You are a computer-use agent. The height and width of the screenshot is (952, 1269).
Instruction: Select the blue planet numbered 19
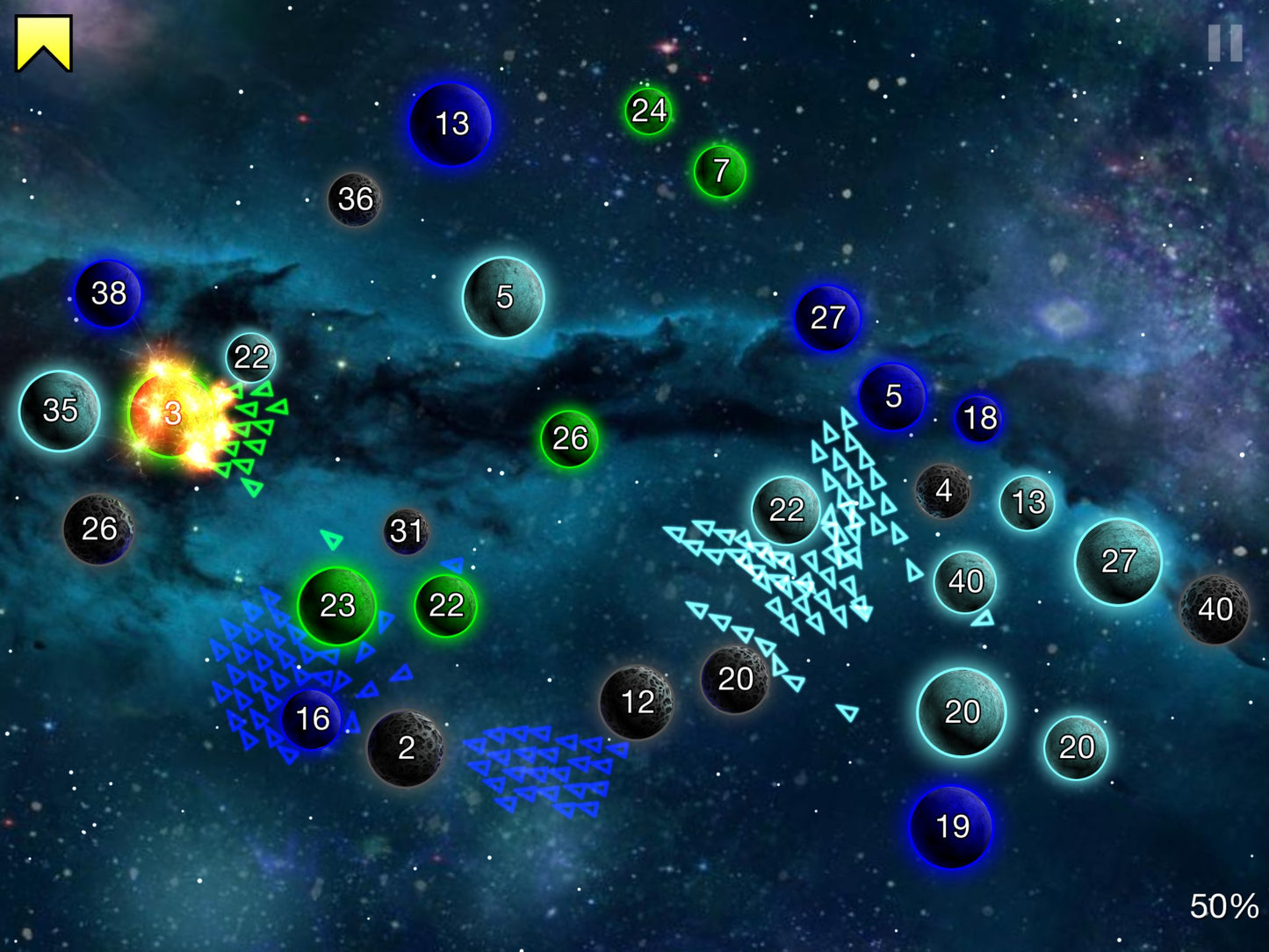[952, 826]
